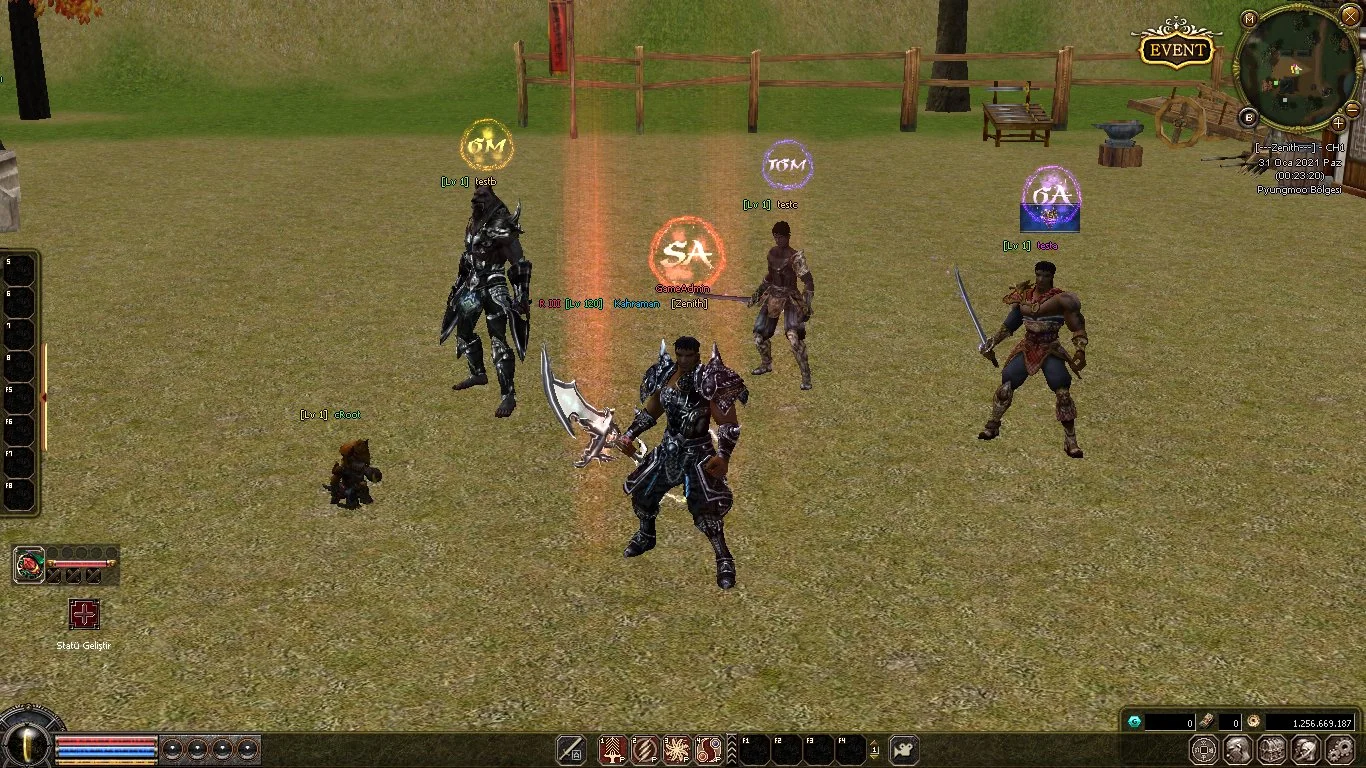
Task: Toggle the sword auto-attack button
Action: point(571,749)
